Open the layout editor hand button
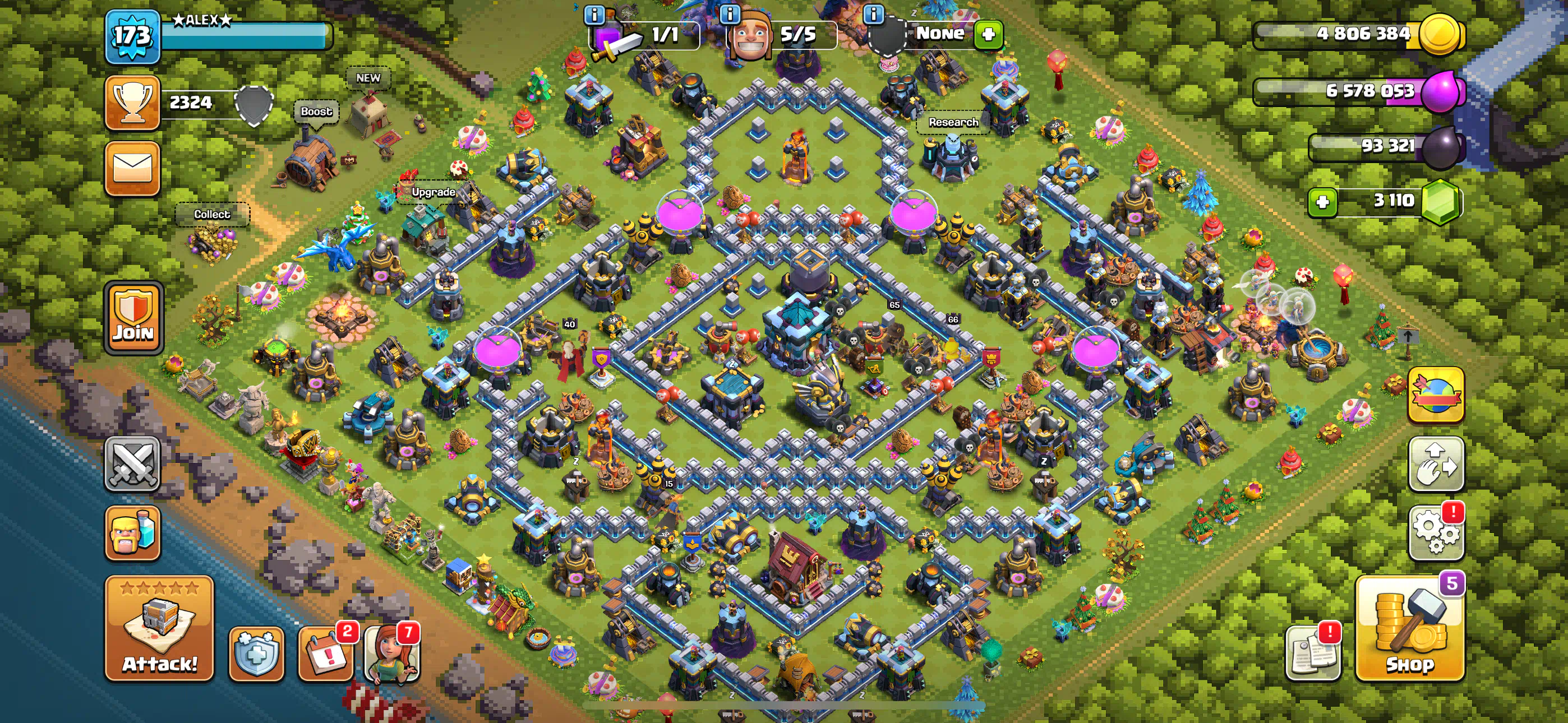 1435,464
